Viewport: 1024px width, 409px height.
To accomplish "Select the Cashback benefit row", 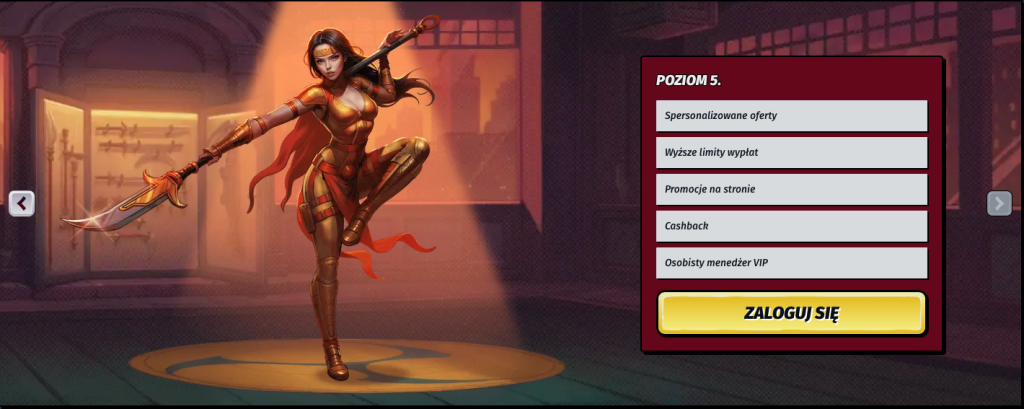I will (791, 226).
